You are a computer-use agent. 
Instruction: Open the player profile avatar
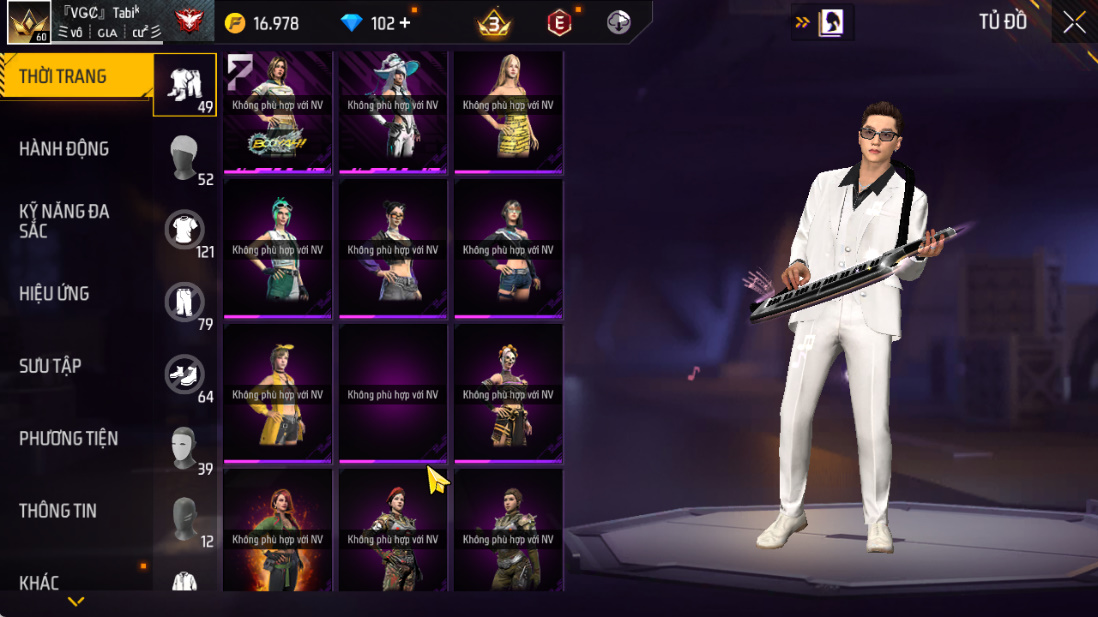tap(28, 22)
